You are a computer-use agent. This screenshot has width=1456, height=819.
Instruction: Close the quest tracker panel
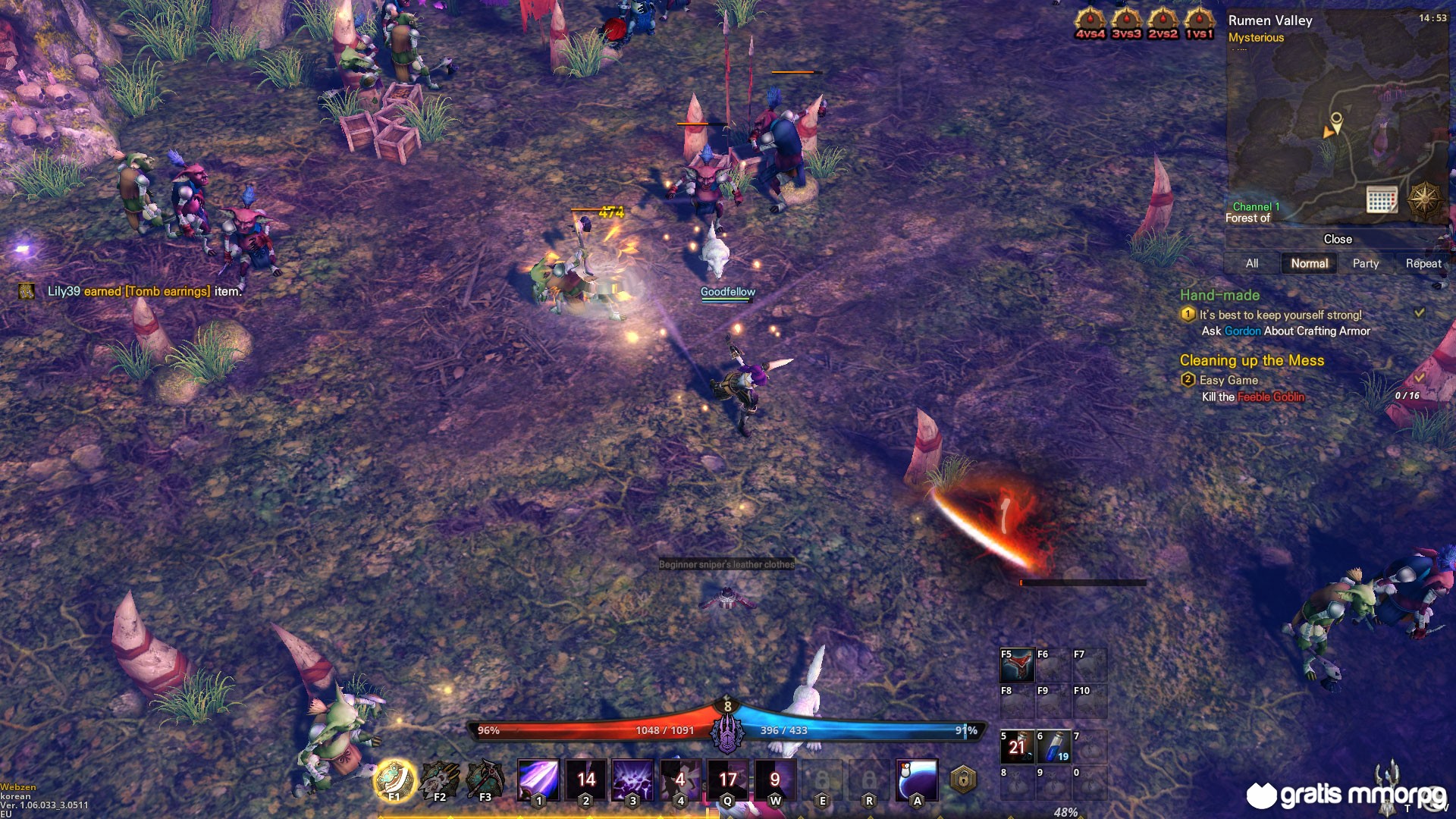(x=1338, y=239)
